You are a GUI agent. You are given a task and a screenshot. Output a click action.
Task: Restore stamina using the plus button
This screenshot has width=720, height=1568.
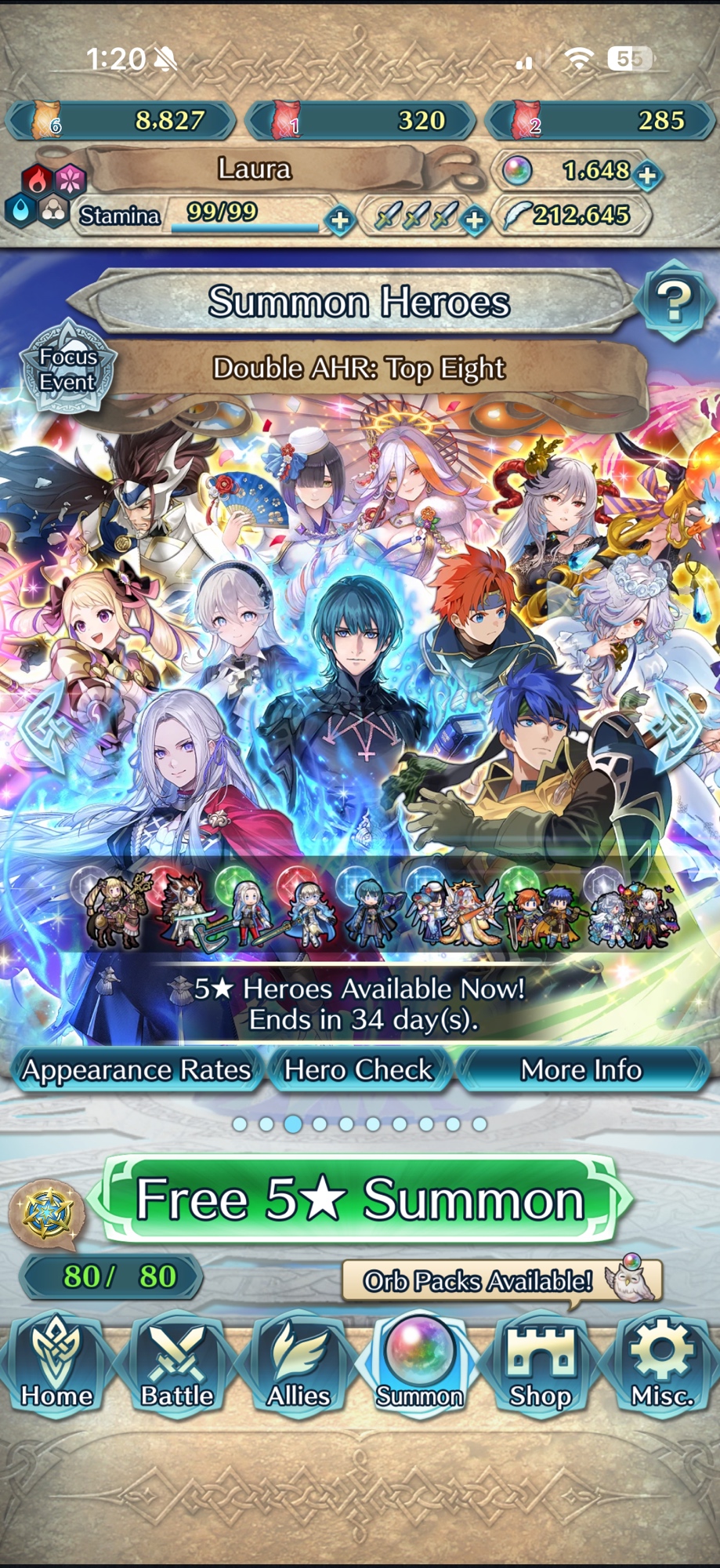[340, 220]
